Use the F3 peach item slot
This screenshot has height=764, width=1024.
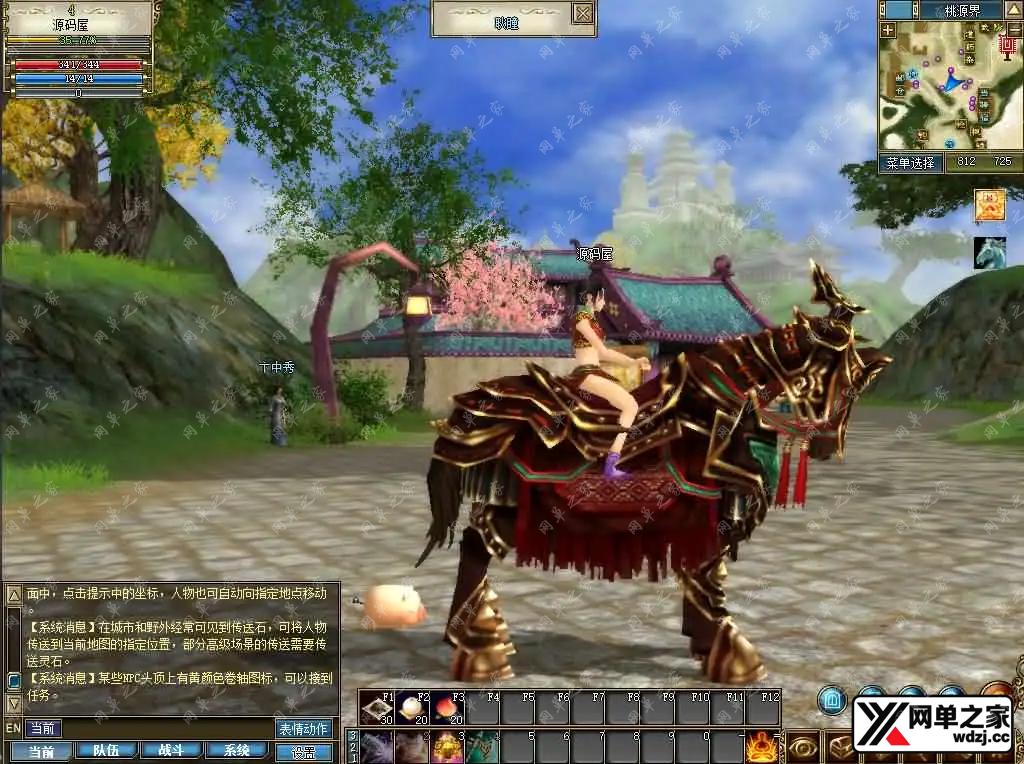click(447, 708)
